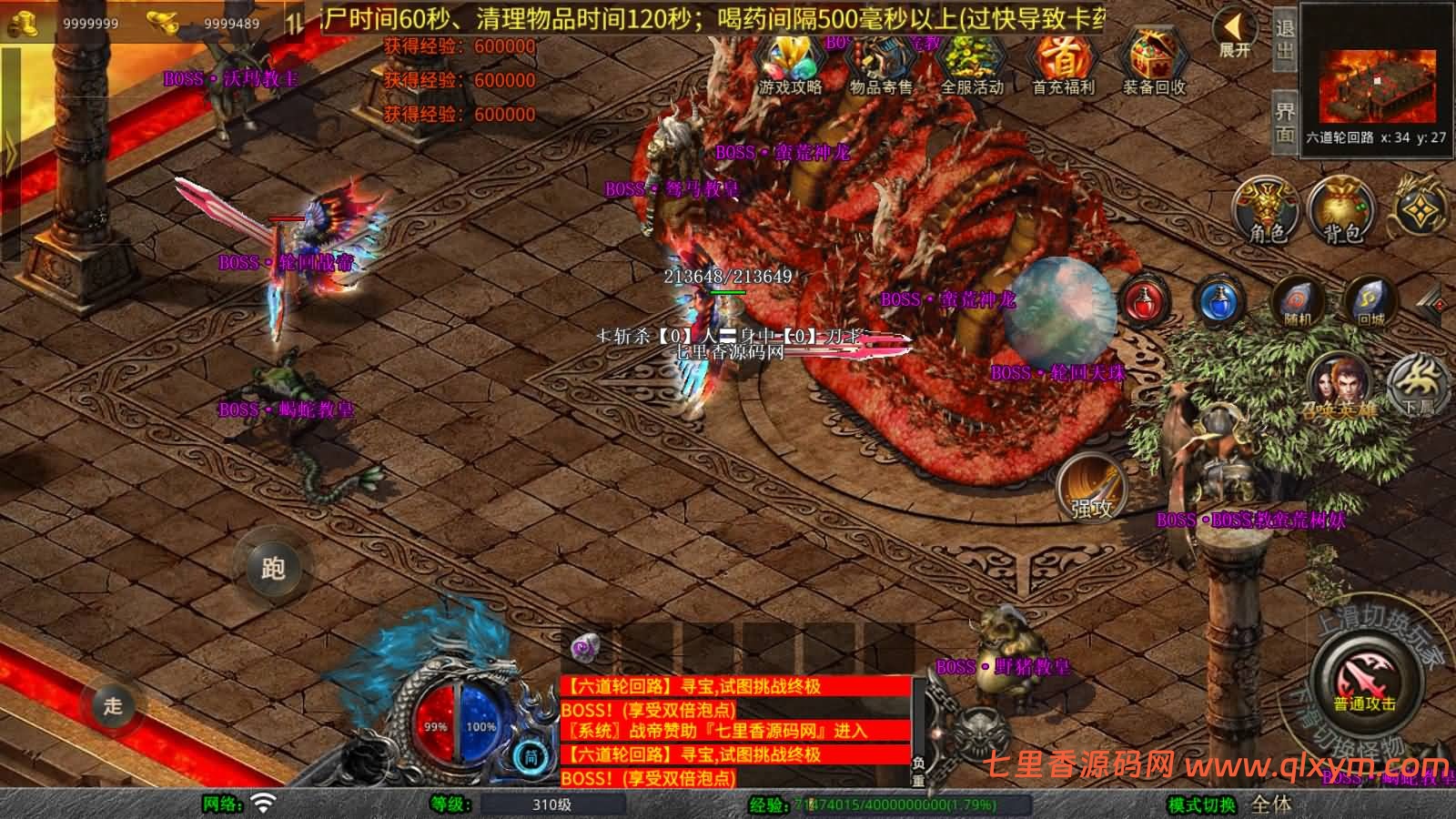
Task: Enable 跑 run movement mode
Action: pyautogui.click(x=273, y=568)
